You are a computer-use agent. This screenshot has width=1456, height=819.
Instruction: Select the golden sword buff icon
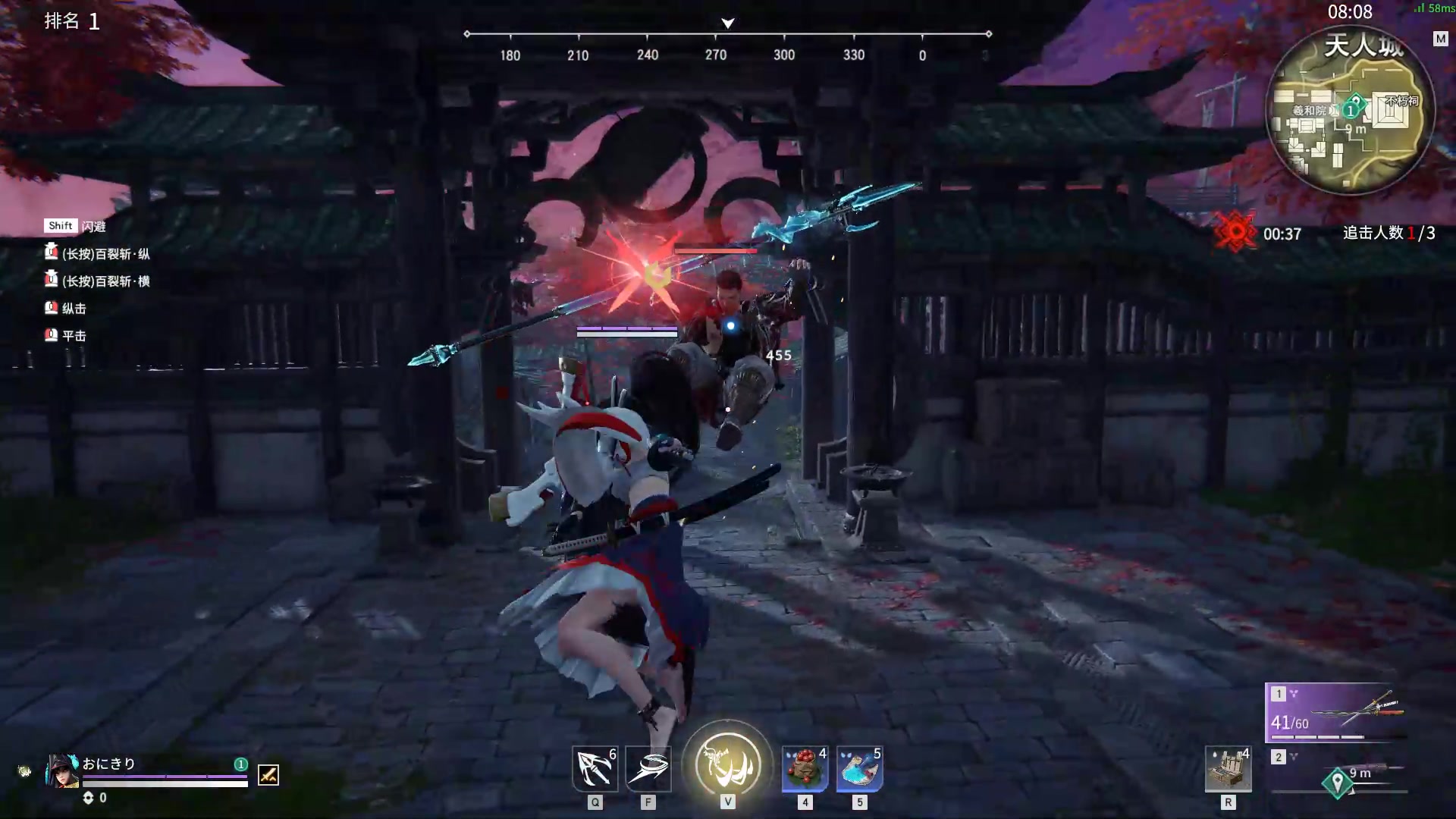(x=268, y=774)
